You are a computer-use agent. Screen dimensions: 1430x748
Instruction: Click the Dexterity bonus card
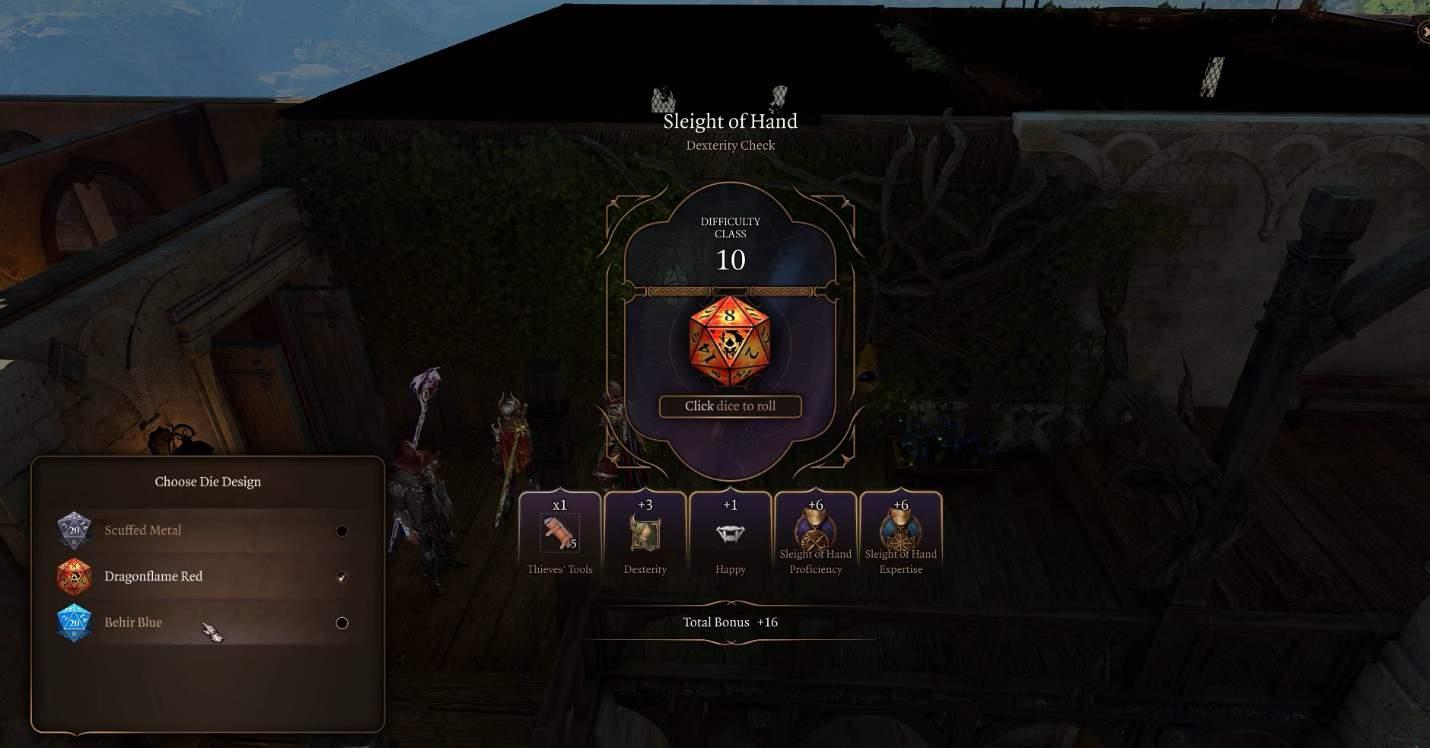pos(645,537)
